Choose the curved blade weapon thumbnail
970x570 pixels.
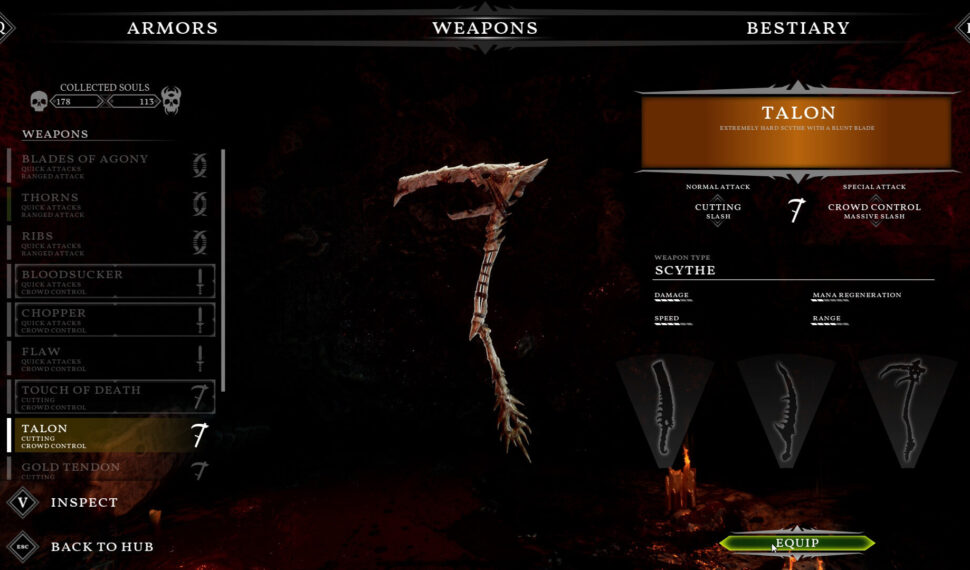click(x=786, y=410)
